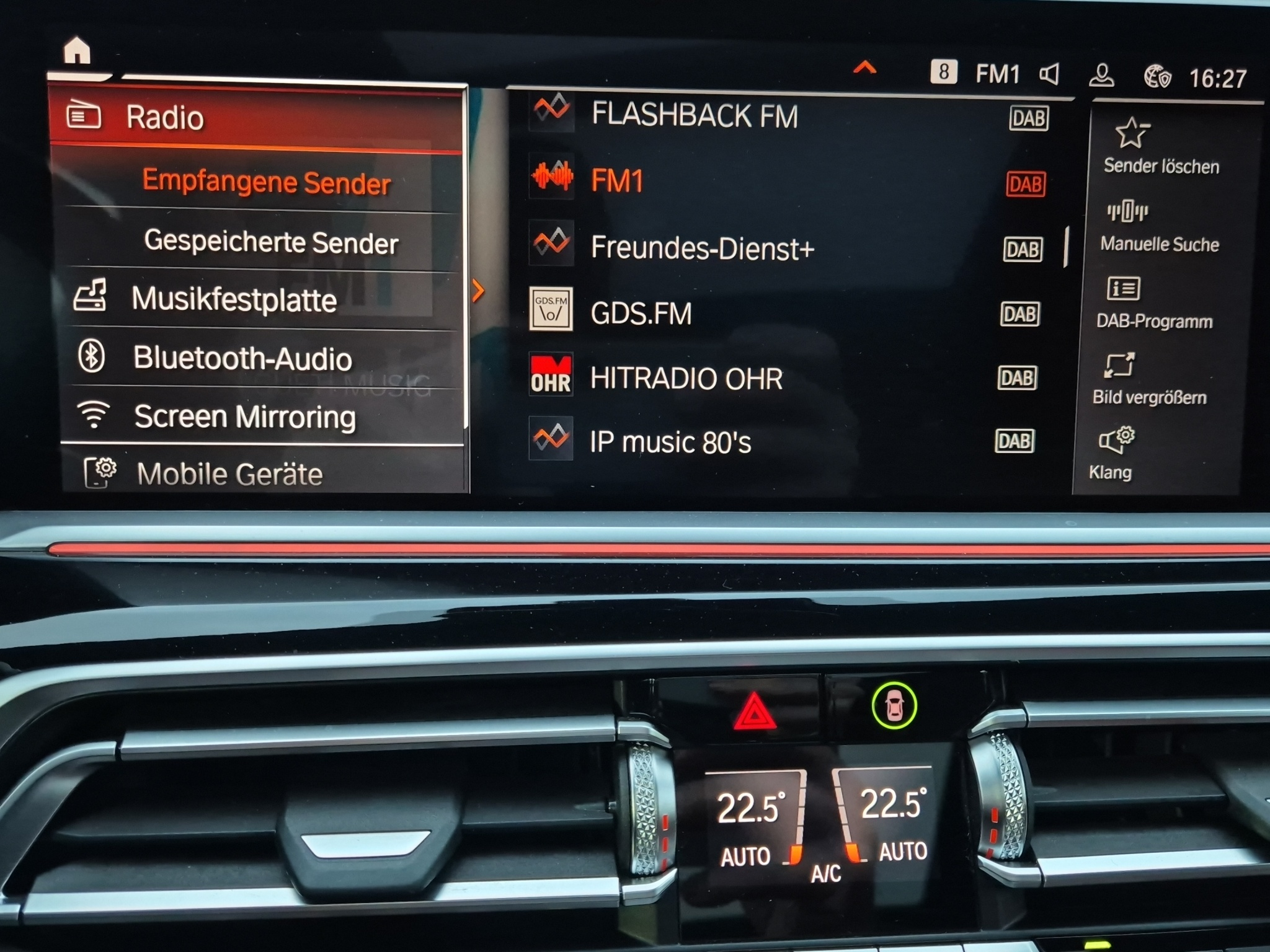This screenshot has height=952, width=1270.
Task: Select Empfangene Sender
Action: tap(266, 182)
